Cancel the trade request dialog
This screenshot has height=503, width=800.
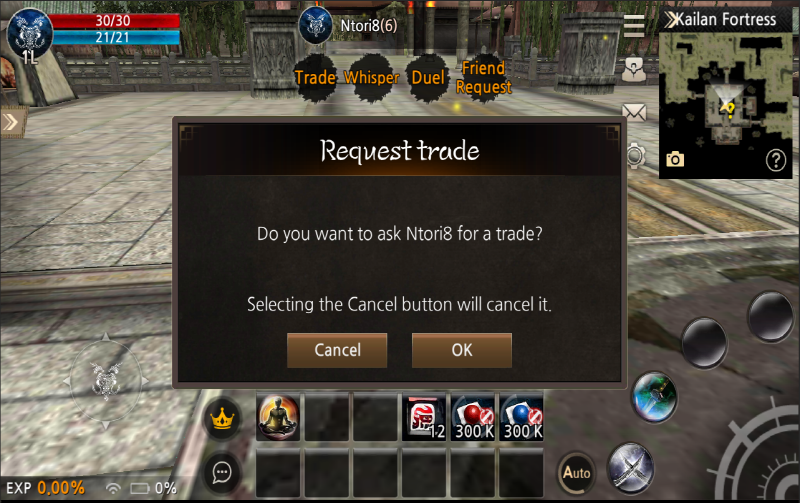tap(337, 350)
